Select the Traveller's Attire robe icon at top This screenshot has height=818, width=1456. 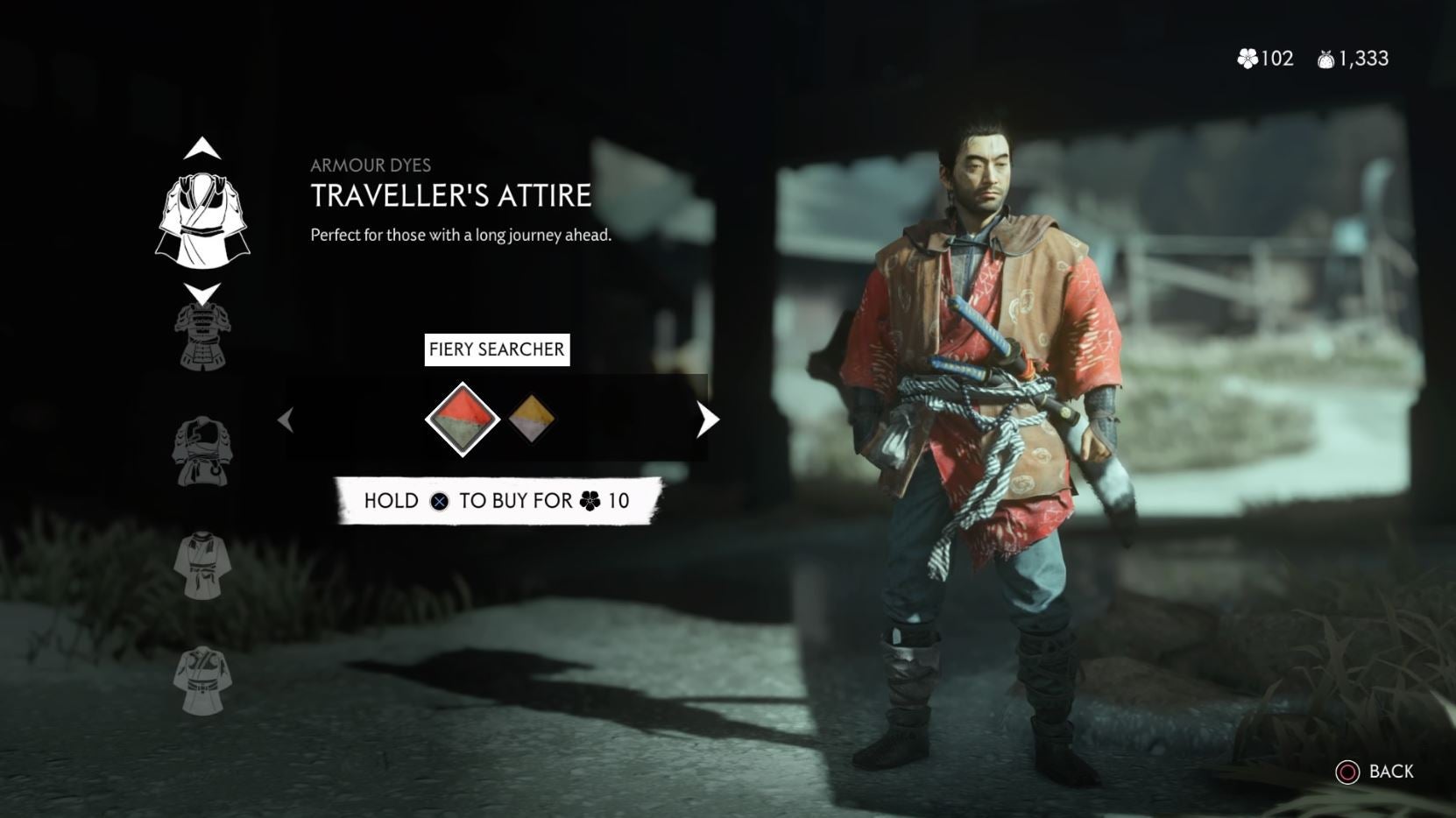point(203,217)
